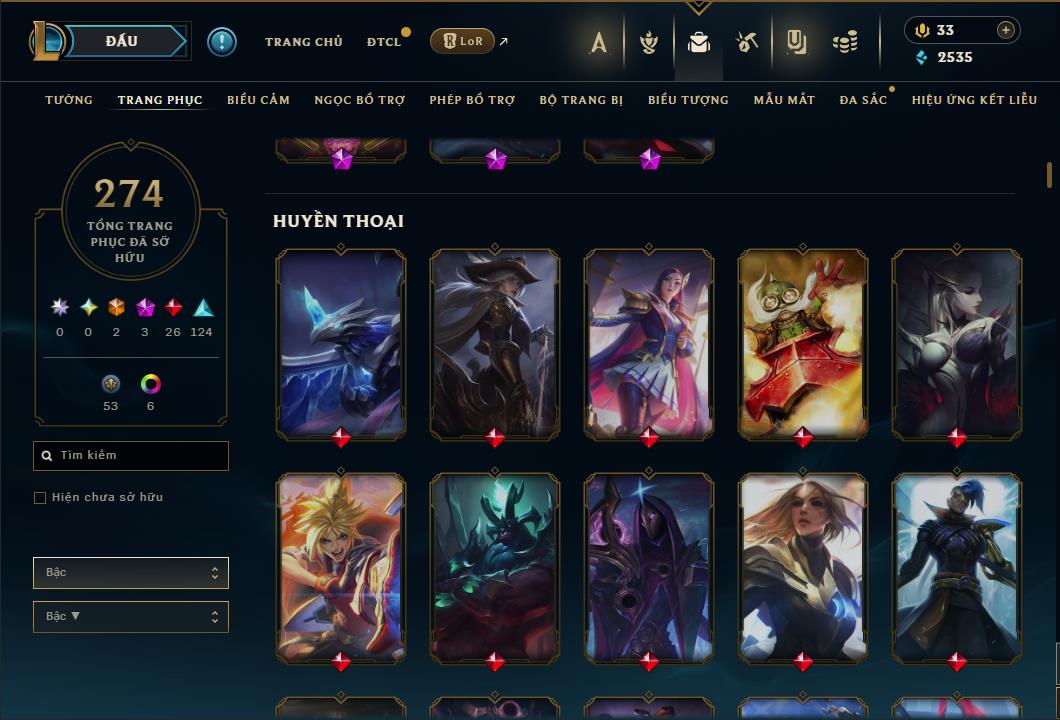
Task: Click the Tìm kiếm search field
Action: pyautogui.click(x=131, y=456)
